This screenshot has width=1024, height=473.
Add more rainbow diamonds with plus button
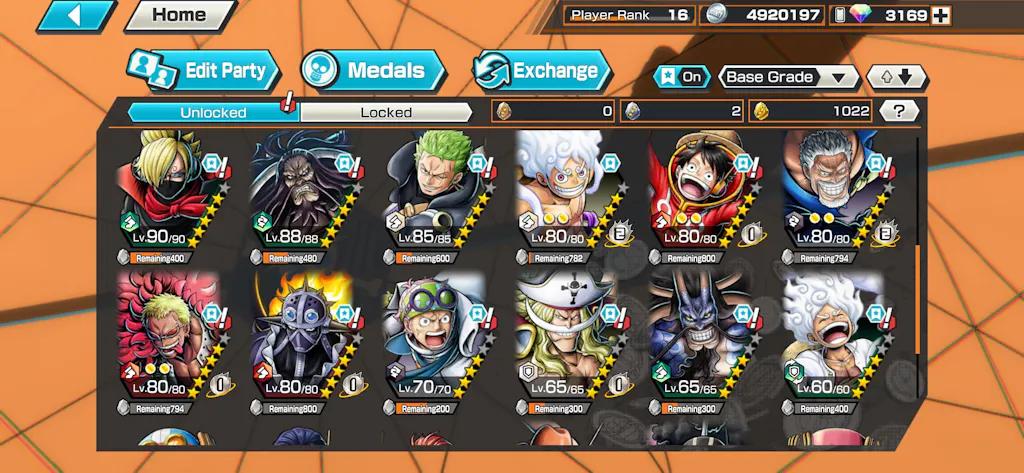pos(940,15)
